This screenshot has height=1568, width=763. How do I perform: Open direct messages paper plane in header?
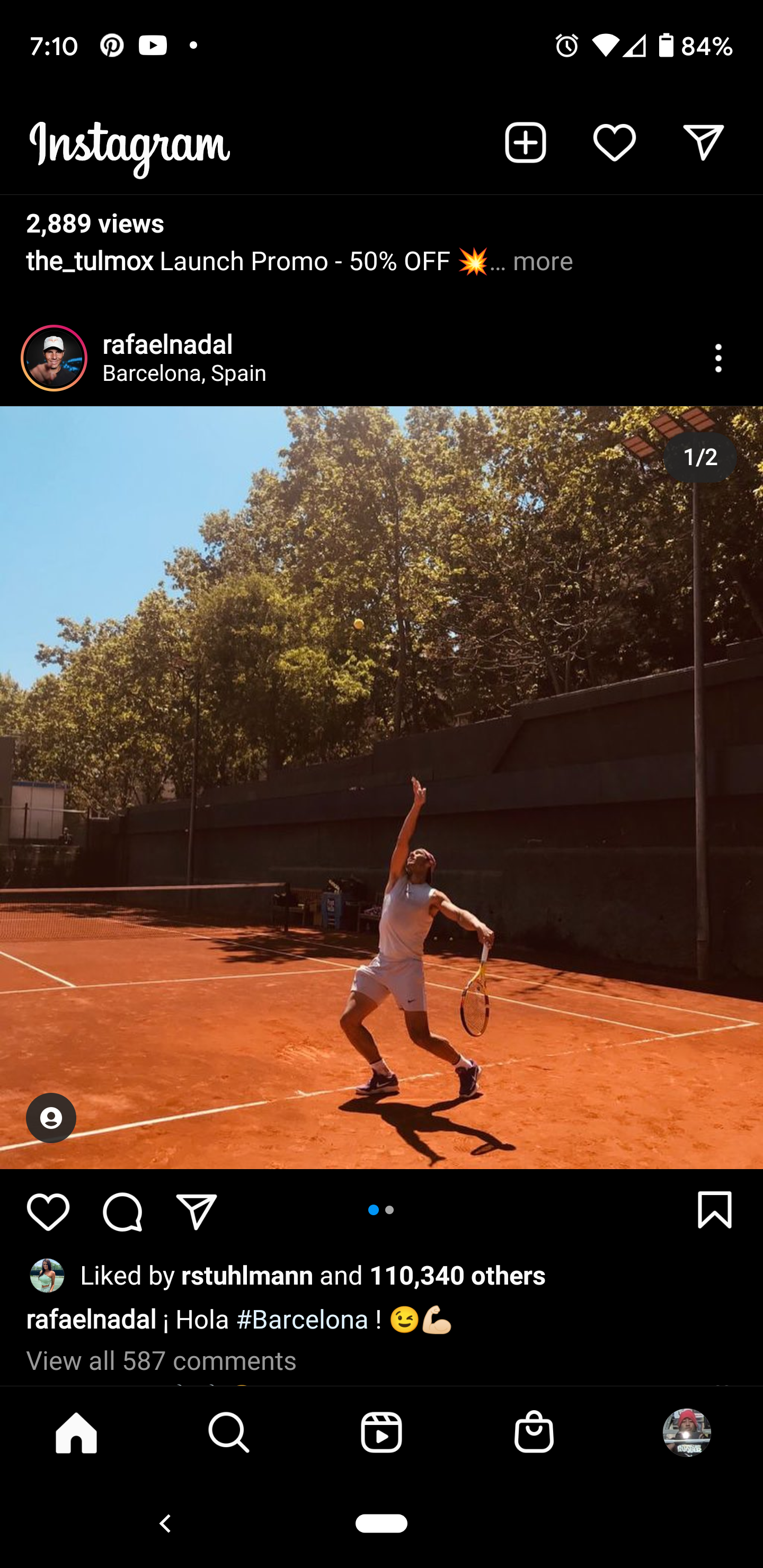[703, 143]
